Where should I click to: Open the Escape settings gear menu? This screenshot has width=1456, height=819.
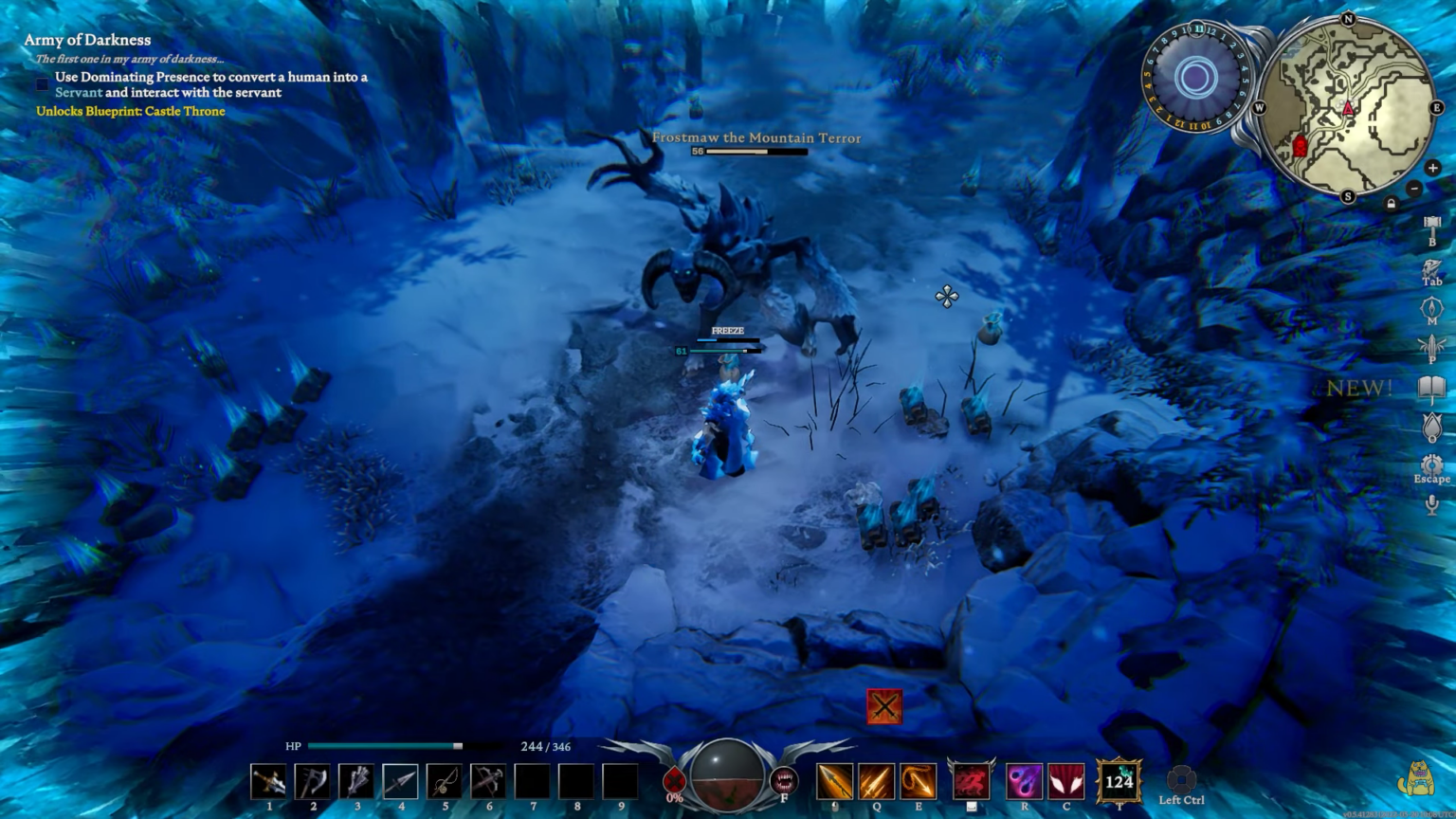[x=1431, y=464]
